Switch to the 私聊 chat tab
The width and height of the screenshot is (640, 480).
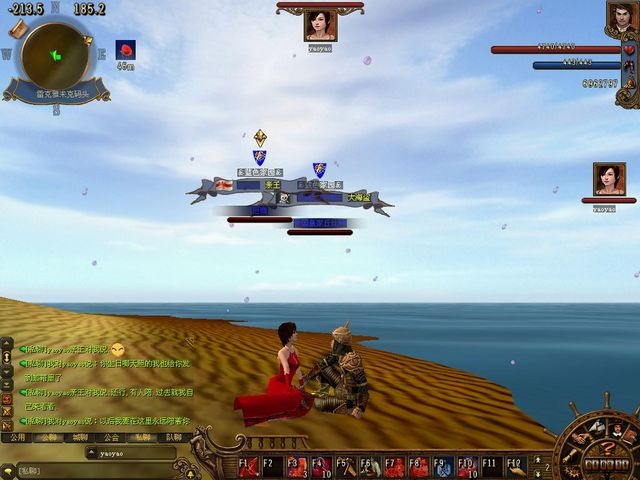pyautogui.click(x=143, y=437)
